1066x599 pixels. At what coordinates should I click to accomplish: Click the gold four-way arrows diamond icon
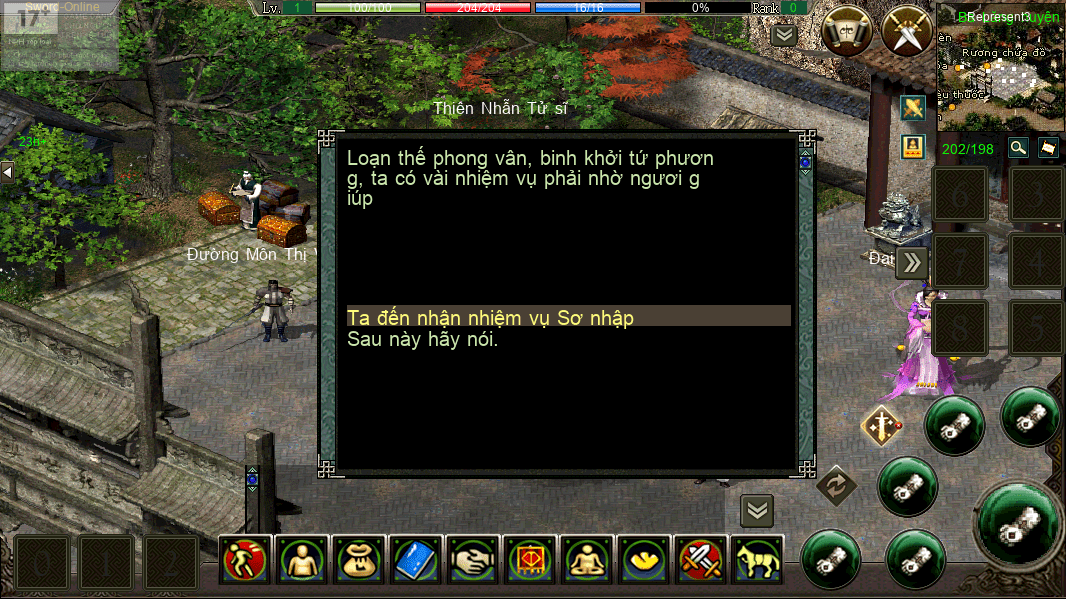[x=881, y=426]
